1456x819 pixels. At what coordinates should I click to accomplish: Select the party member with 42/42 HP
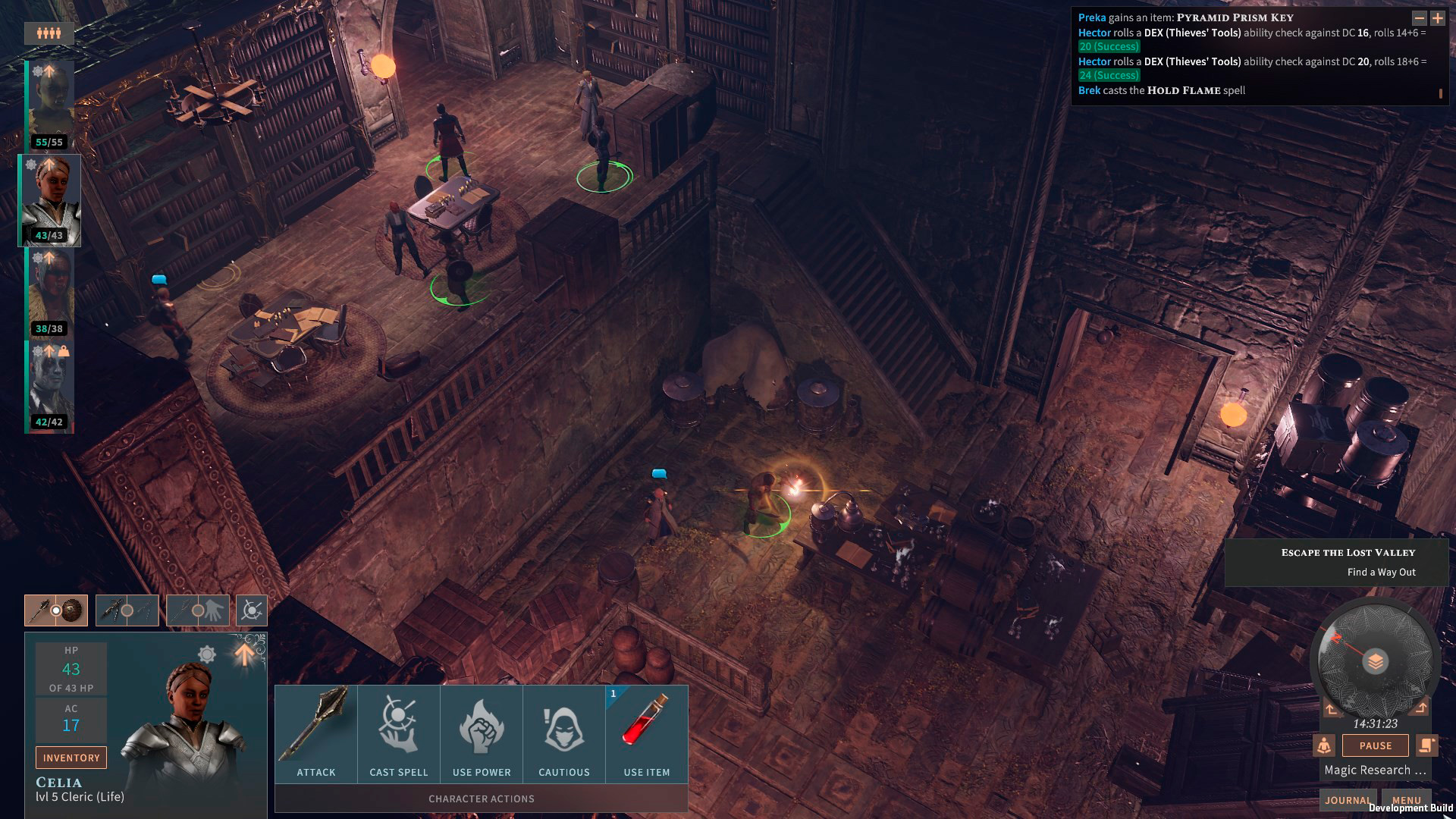point(50,387)
